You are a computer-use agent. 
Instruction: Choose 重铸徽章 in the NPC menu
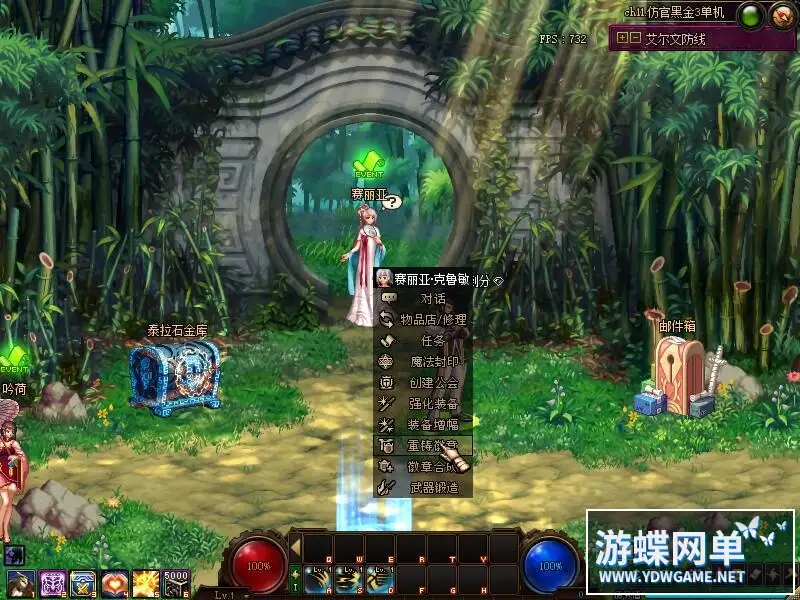(432, 445)
